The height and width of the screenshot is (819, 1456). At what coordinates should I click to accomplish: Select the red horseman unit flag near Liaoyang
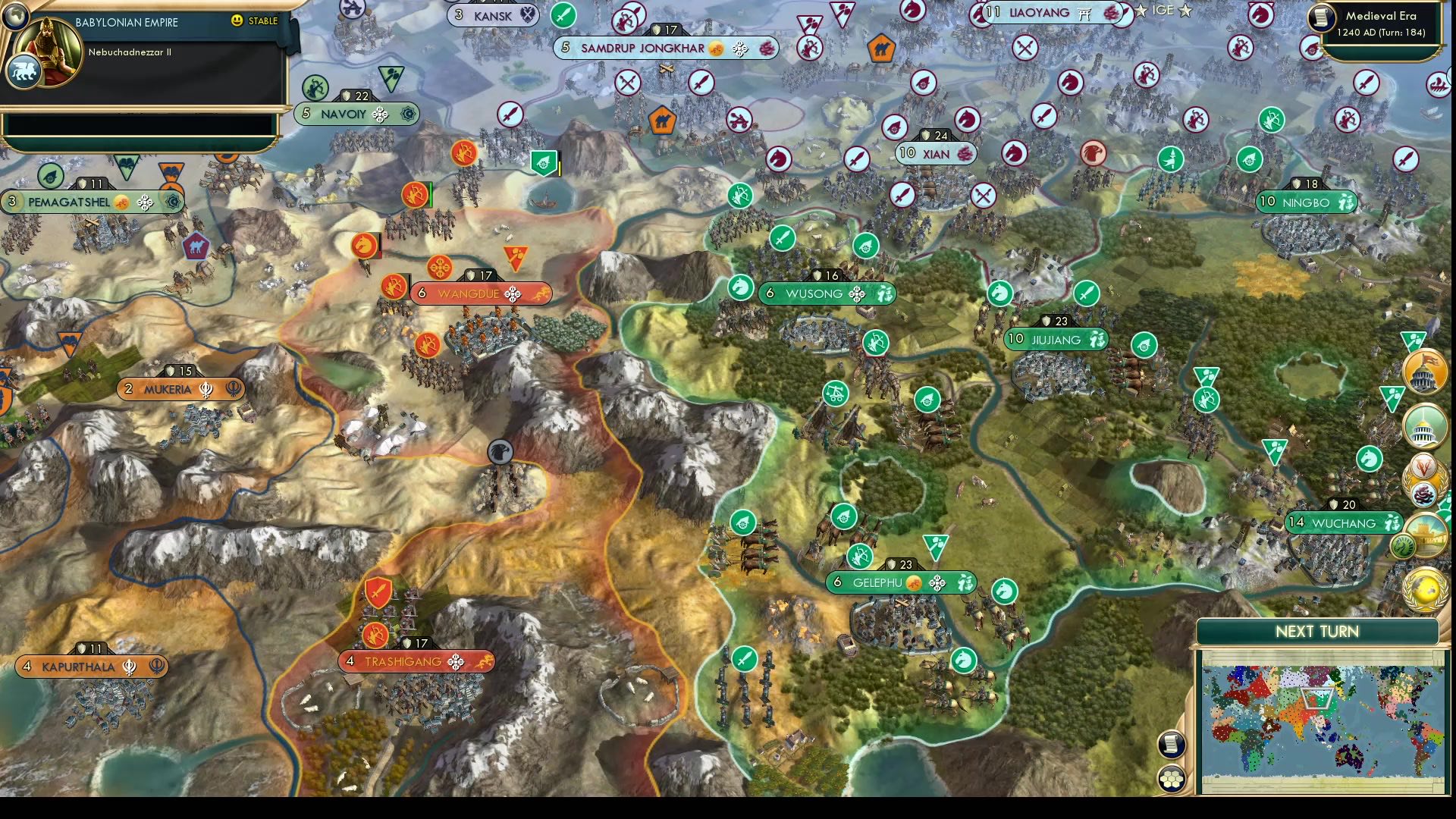tap(1070, 83)
